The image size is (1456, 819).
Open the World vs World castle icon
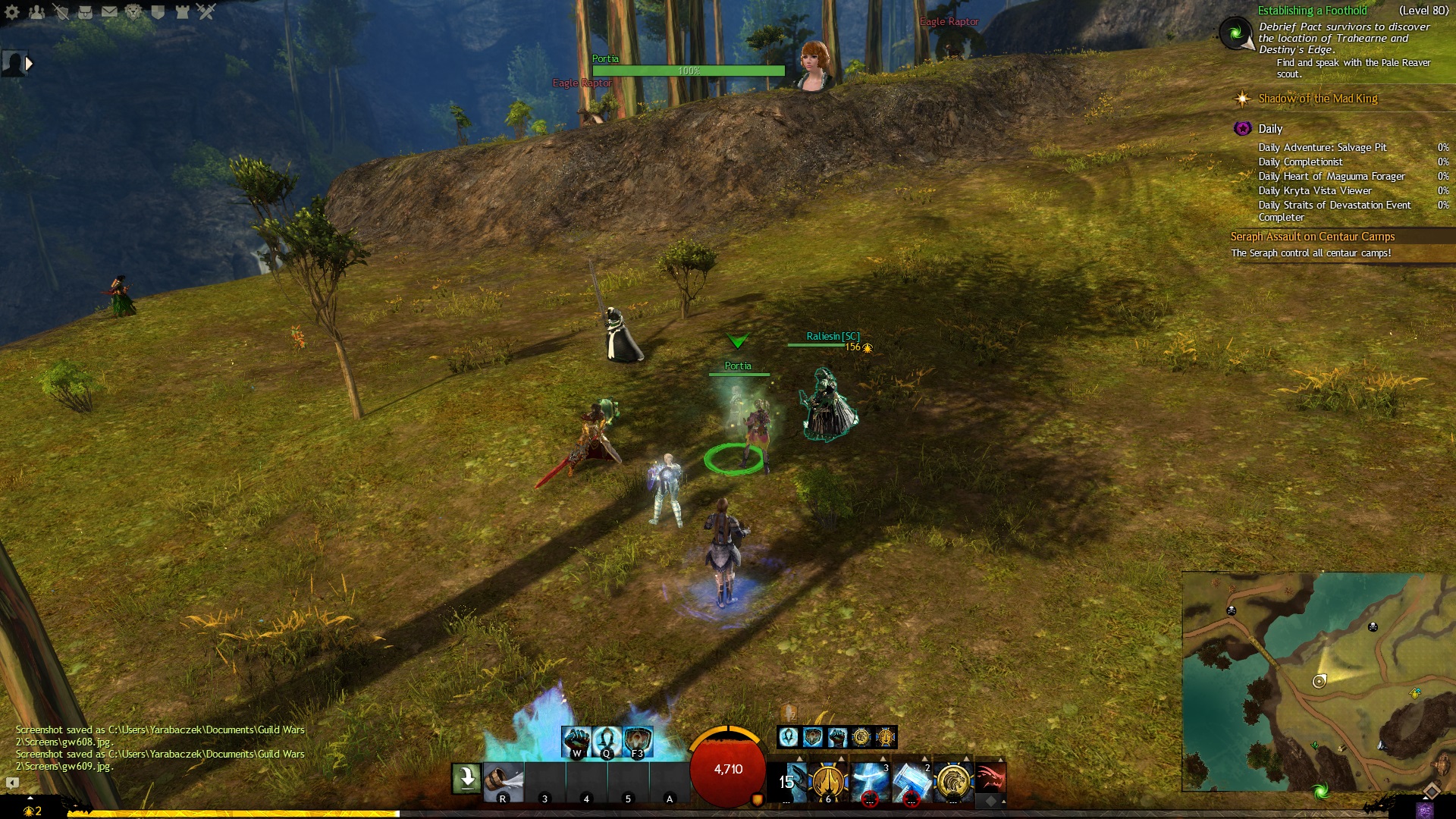(182, 11)
